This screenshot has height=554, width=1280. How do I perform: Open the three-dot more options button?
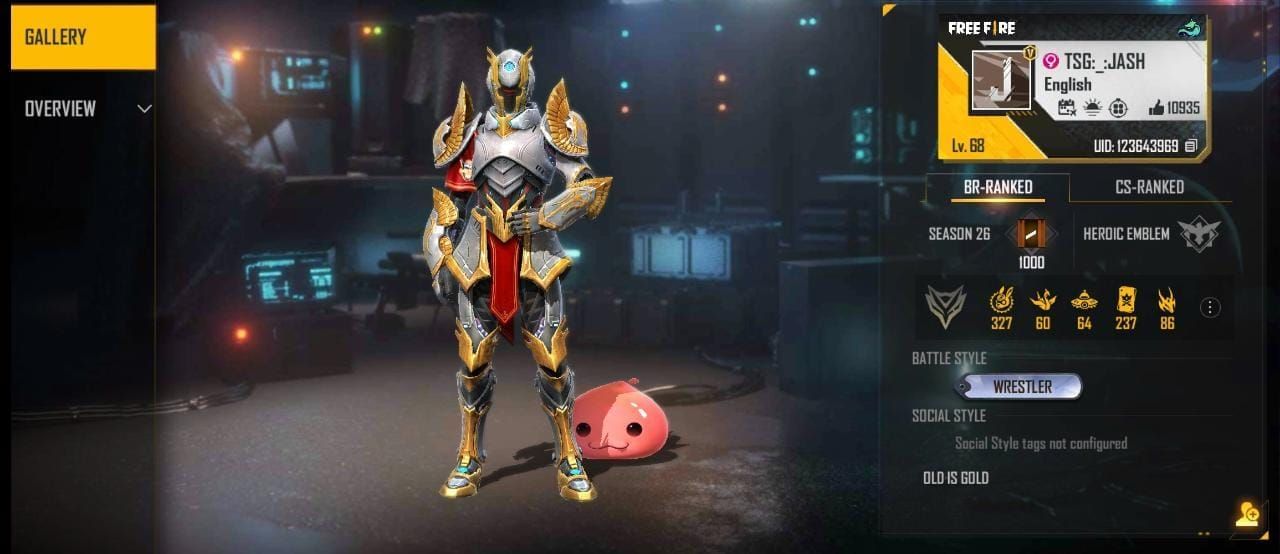1210,307
